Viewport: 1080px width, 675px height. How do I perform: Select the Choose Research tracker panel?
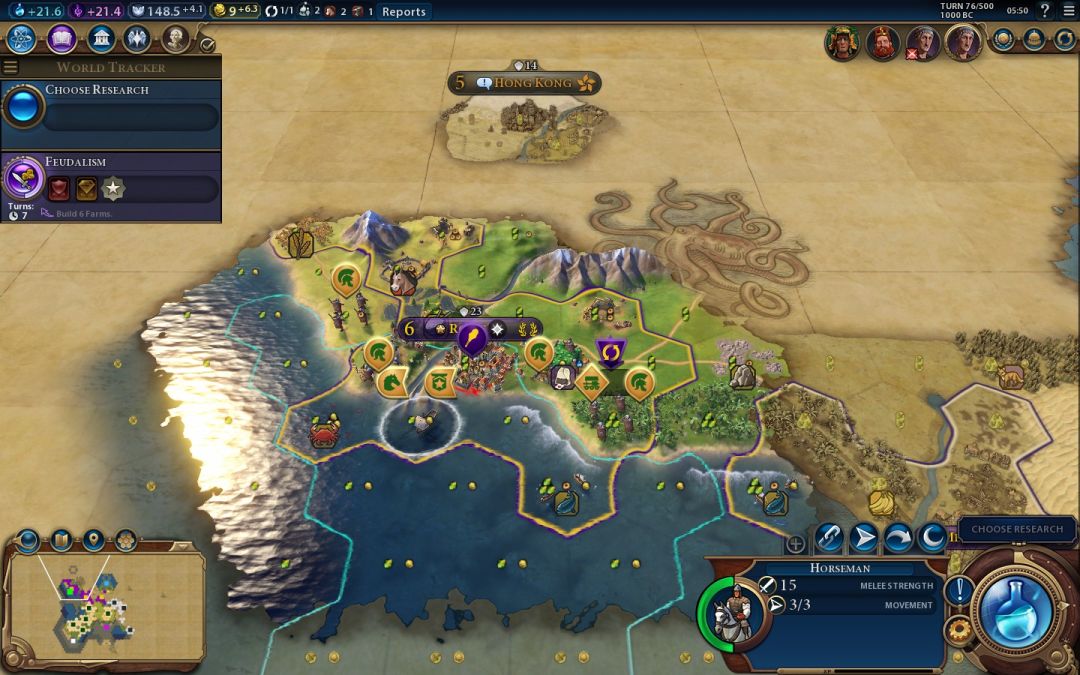click(110, 106)
